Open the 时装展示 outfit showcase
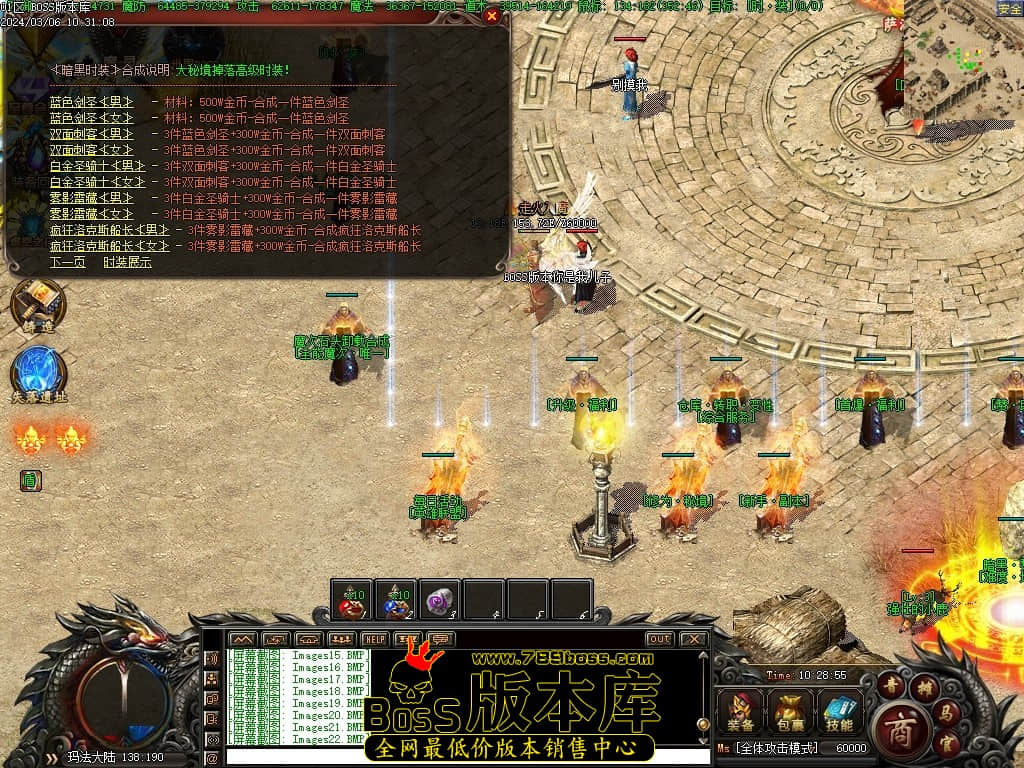Viewport: 1024px width, 768px height. [127, 262]
